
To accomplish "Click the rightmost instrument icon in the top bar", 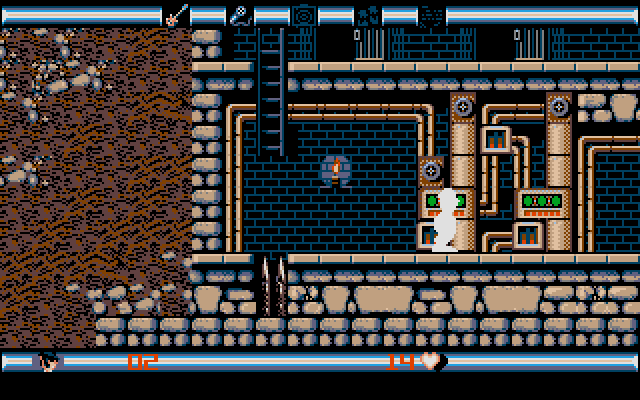I will pos(431,15).
